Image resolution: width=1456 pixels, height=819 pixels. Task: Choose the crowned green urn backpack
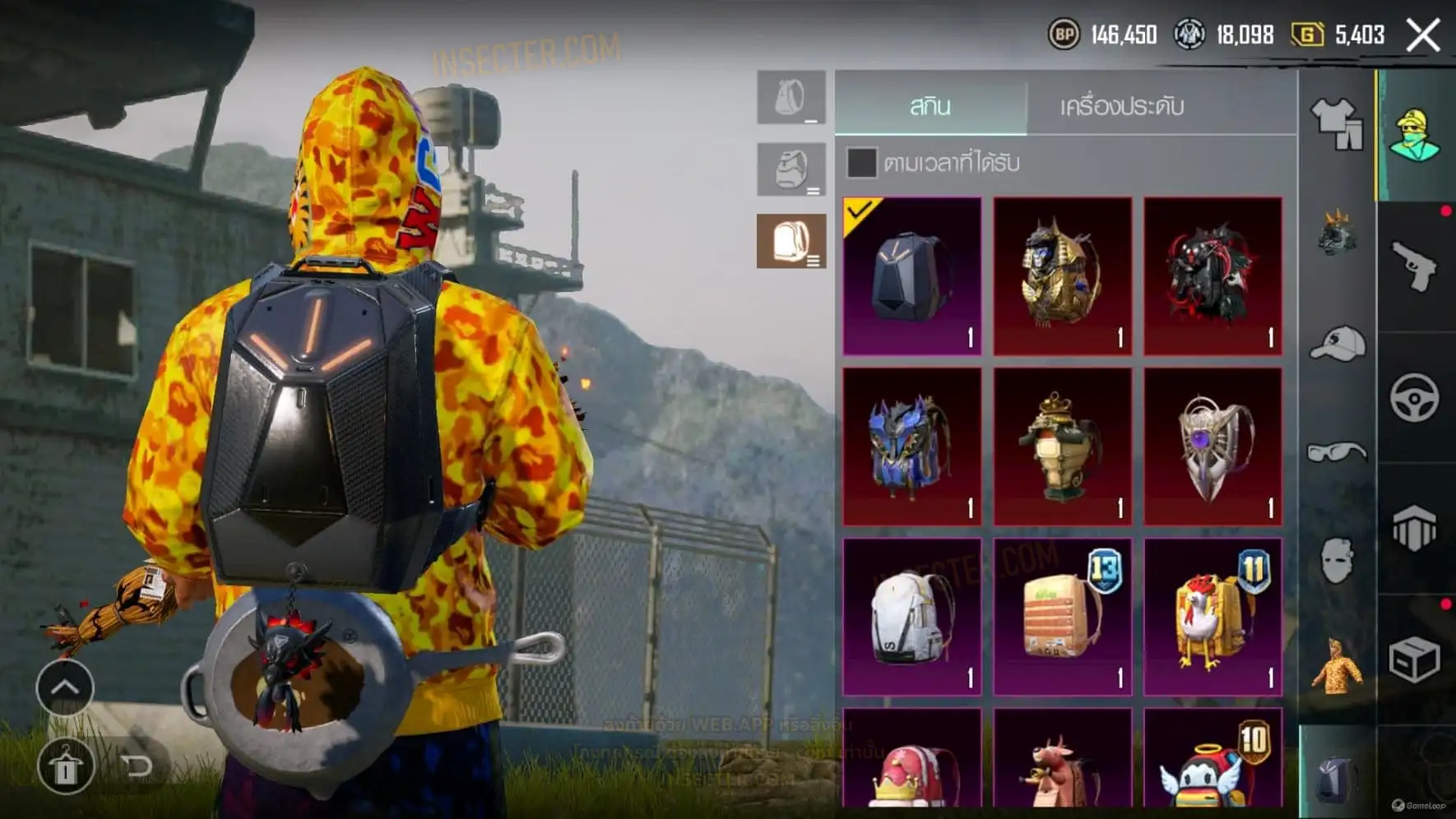(1063, 447)
